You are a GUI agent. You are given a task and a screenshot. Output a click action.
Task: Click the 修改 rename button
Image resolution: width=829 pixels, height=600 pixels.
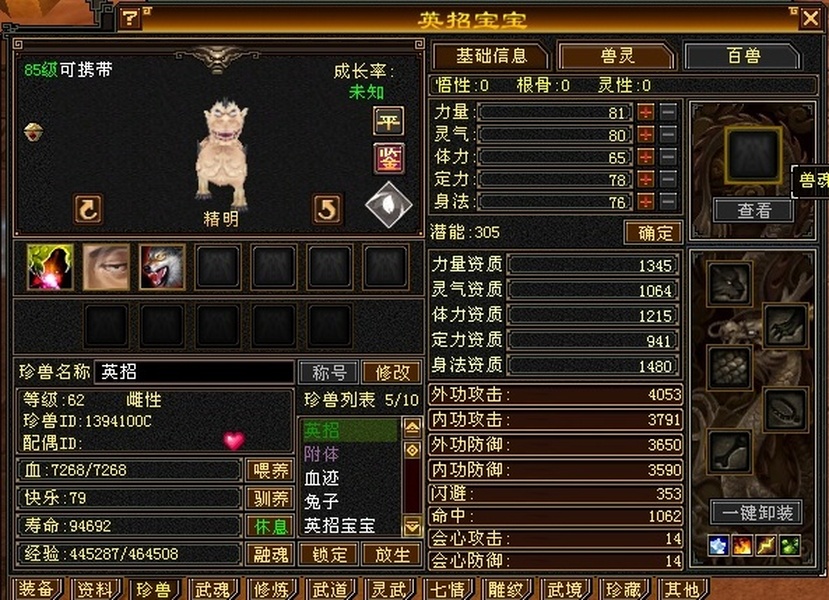[391, 372]
